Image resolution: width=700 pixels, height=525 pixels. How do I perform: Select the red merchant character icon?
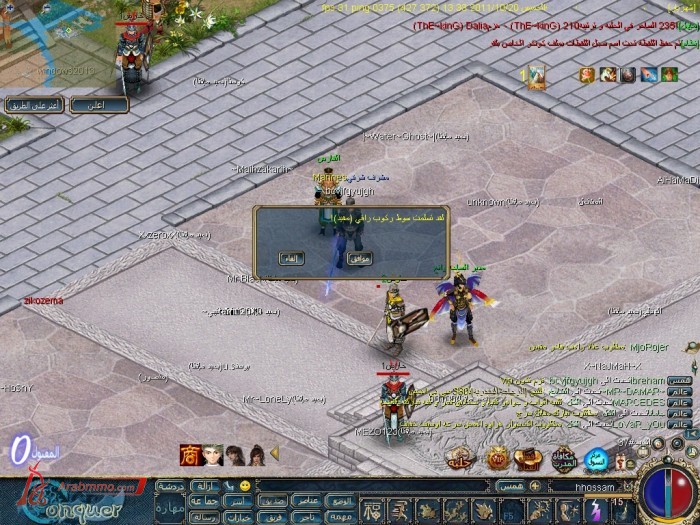[189, 454]
